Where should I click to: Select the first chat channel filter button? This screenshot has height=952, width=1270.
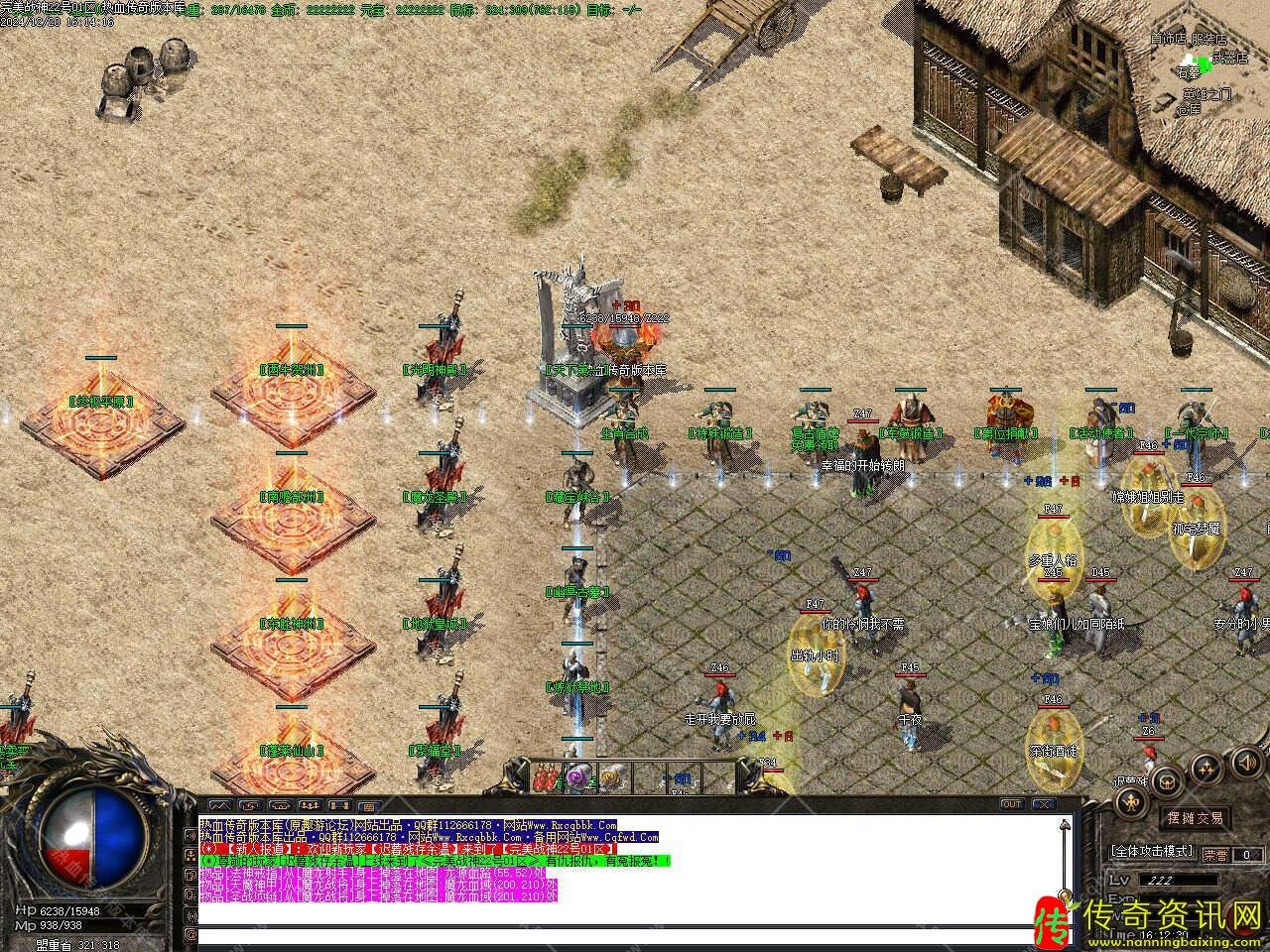click(x=219, y=805)
